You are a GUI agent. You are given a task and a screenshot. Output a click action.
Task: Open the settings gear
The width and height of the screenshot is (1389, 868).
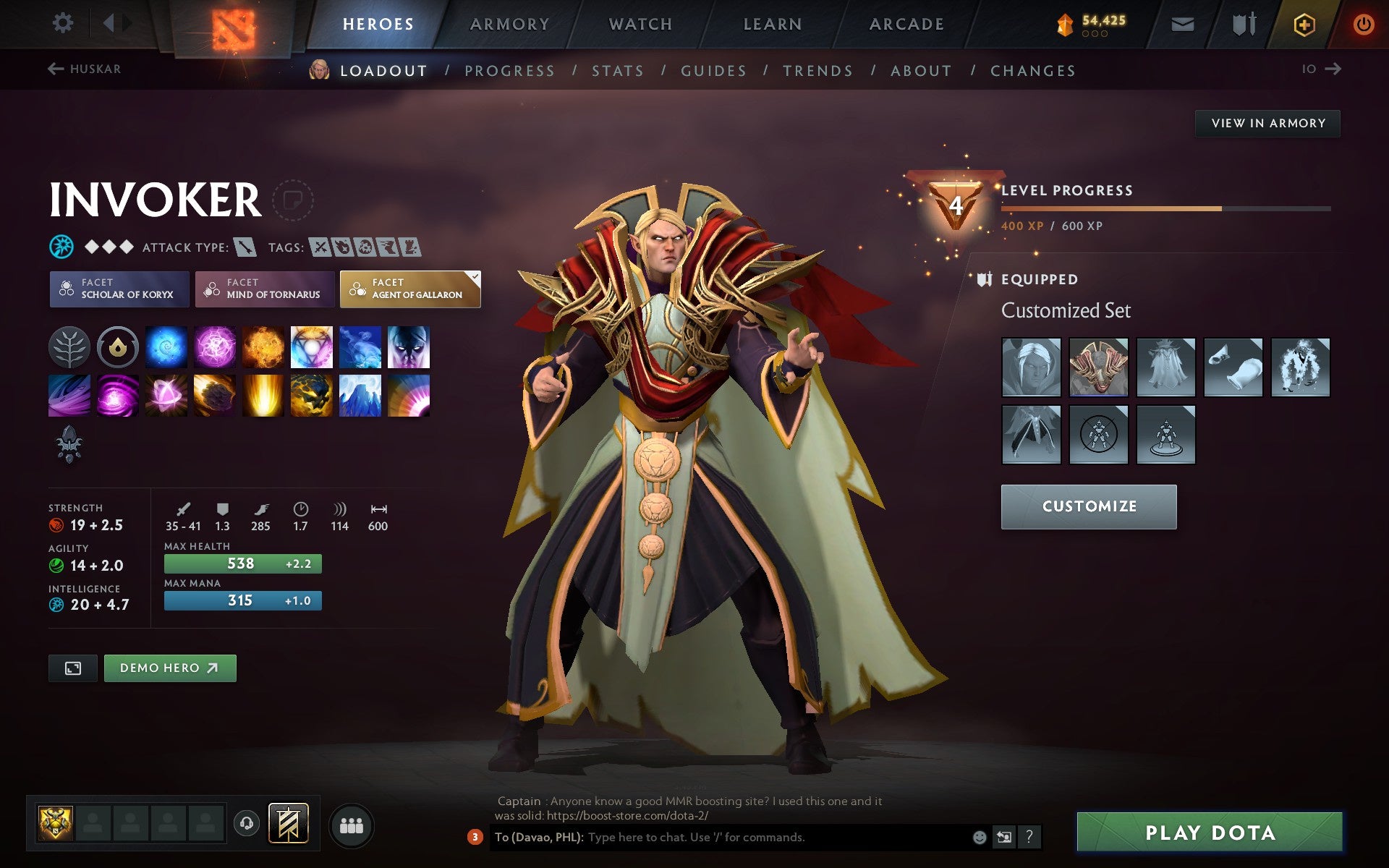pyautogui.click(x=64, y=22)
